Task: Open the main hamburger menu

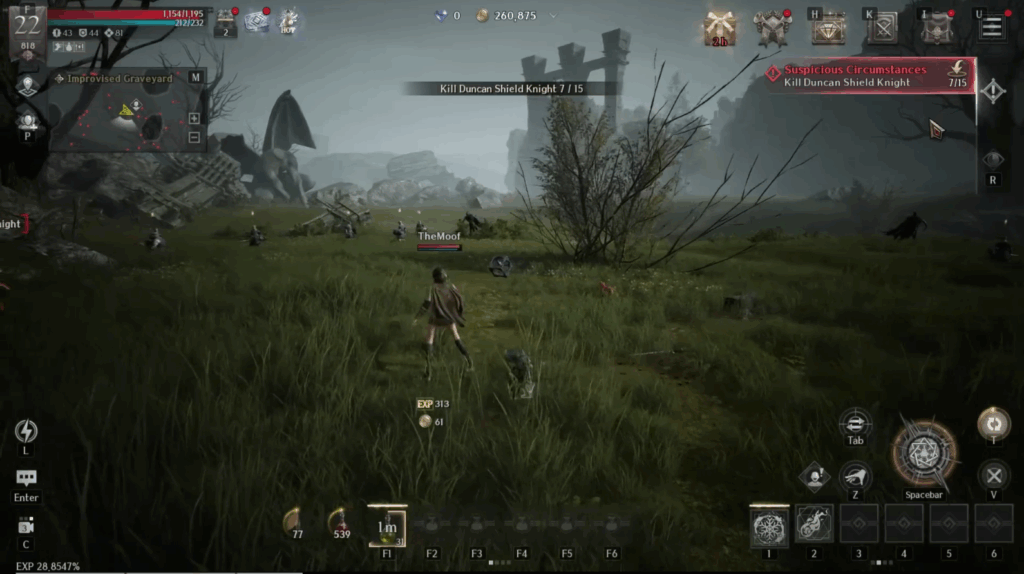Action: click(x=991, y=27)
